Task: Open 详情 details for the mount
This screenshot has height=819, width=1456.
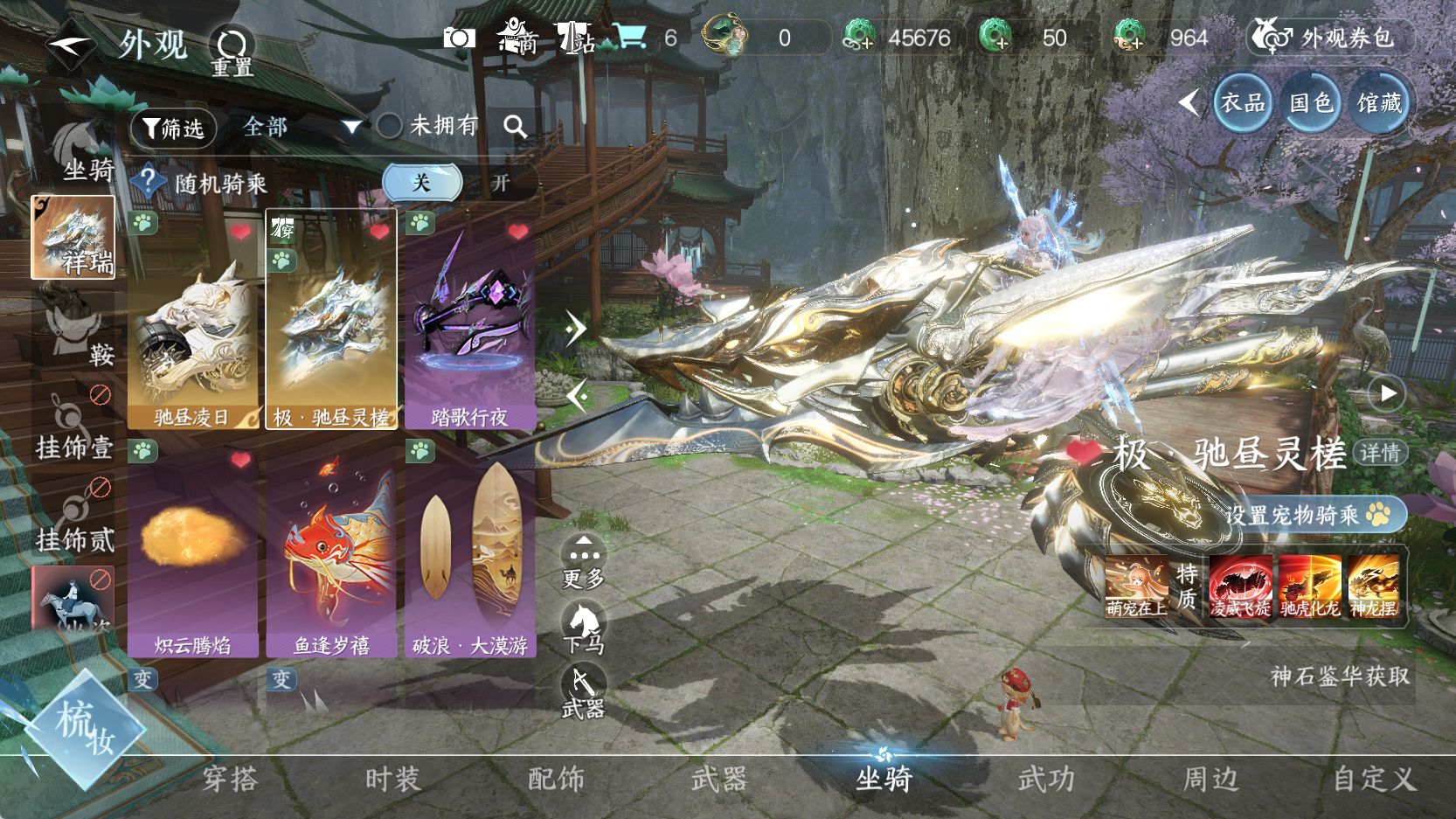Action: [1381, 453]
